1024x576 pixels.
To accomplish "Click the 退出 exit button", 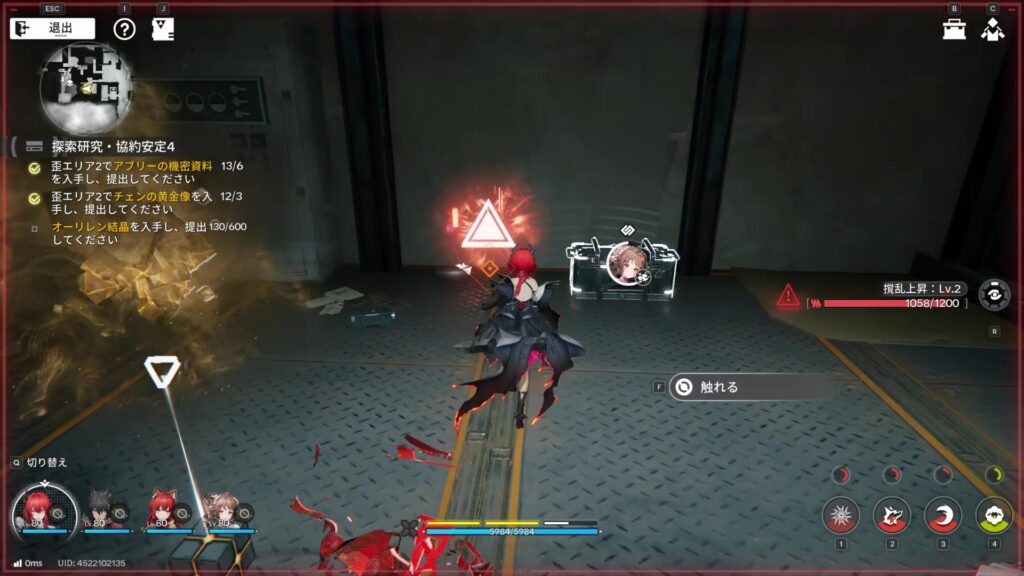I will 53,28.
